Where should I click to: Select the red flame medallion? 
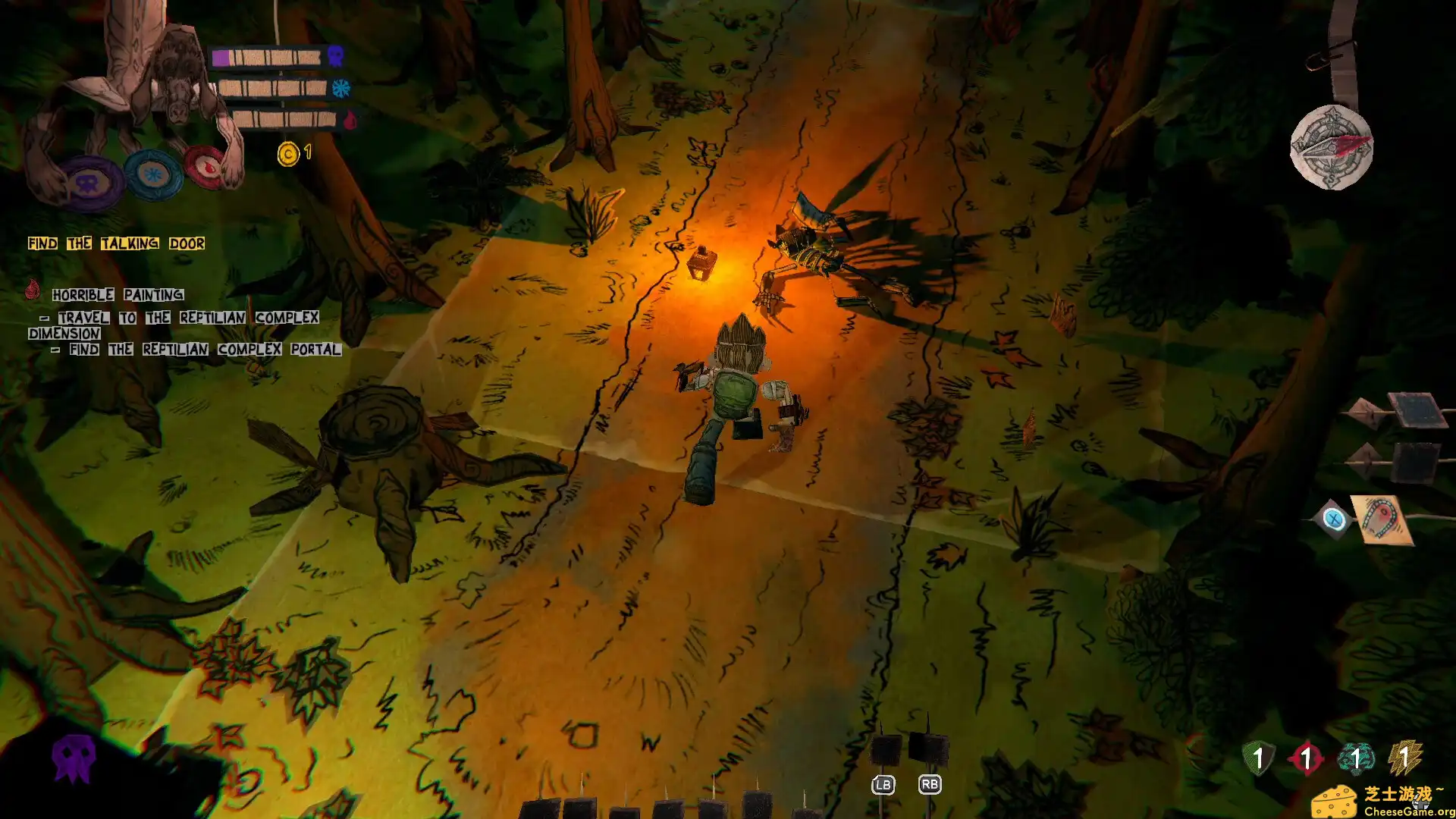[206, 165]
